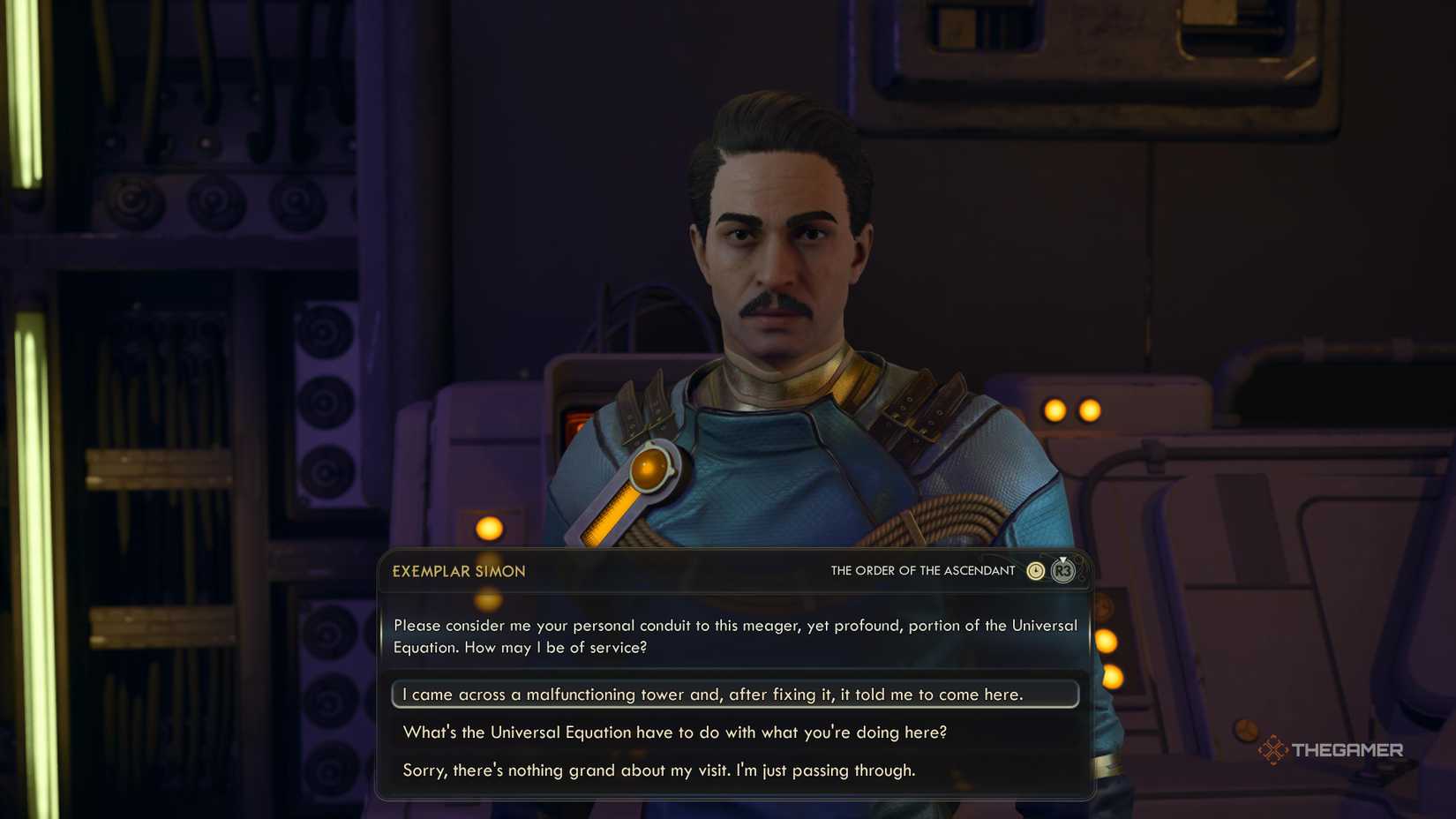Click the clock icon next to R3

pyautogui.click(x=1034, y=570)
